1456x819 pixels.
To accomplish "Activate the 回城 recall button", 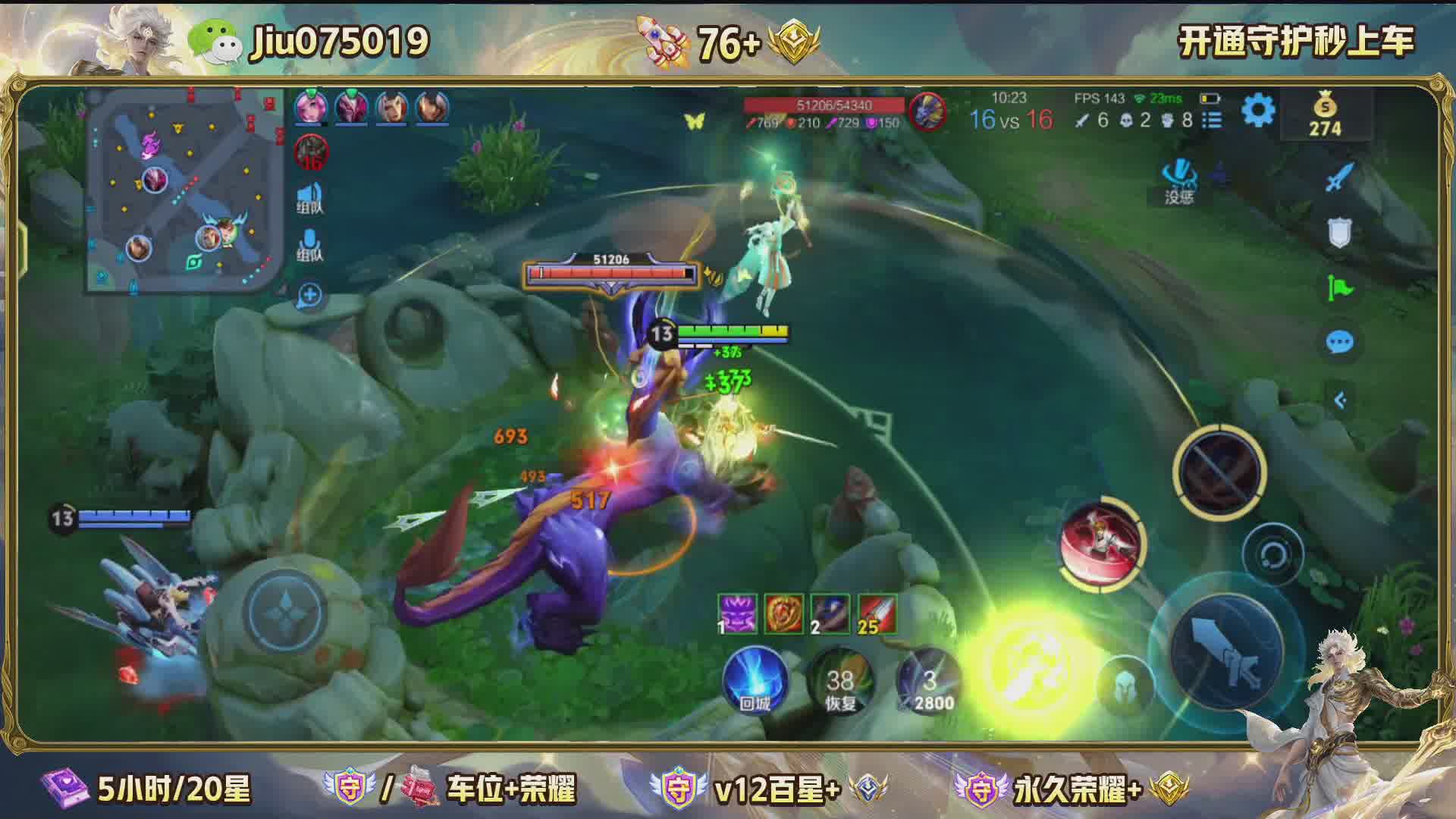I will [755, 680].
